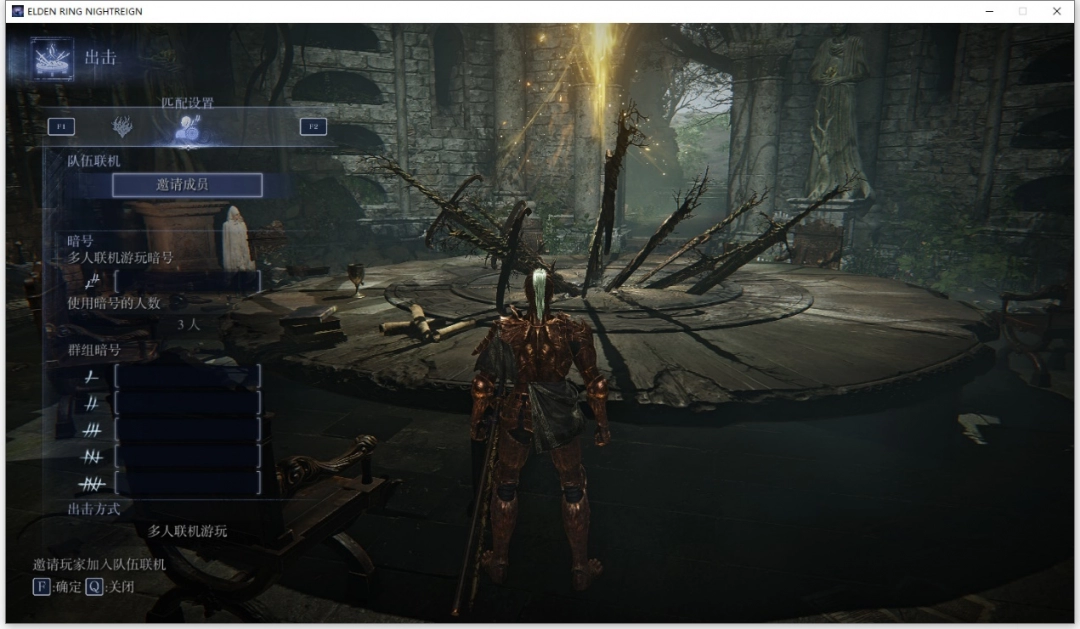Select the multiplayer password input field
Viewport: 1080px width, 629px height.
click(x=187, y=282)
